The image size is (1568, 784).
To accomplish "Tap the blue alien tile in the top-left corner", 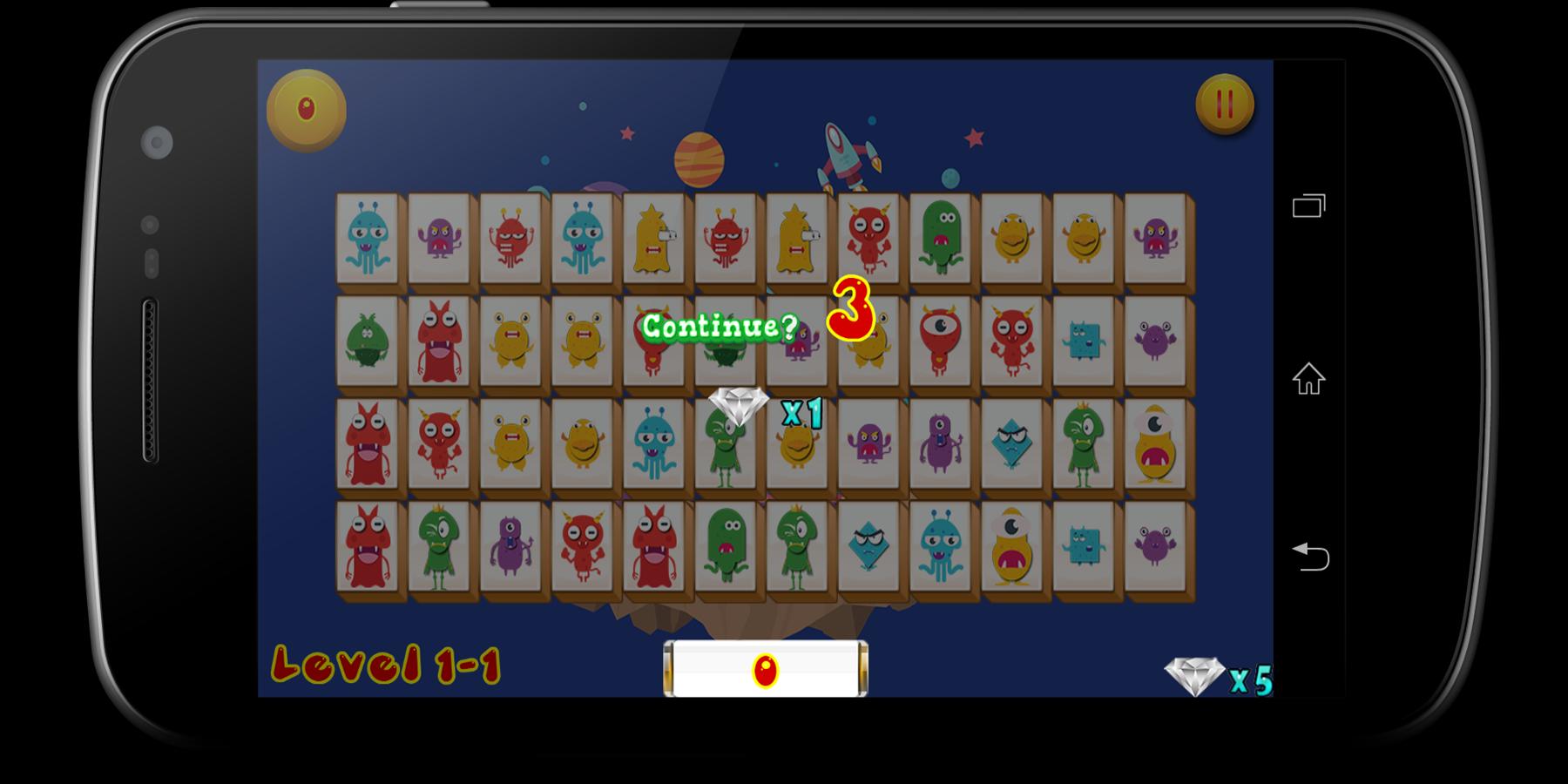I will 367,240.
